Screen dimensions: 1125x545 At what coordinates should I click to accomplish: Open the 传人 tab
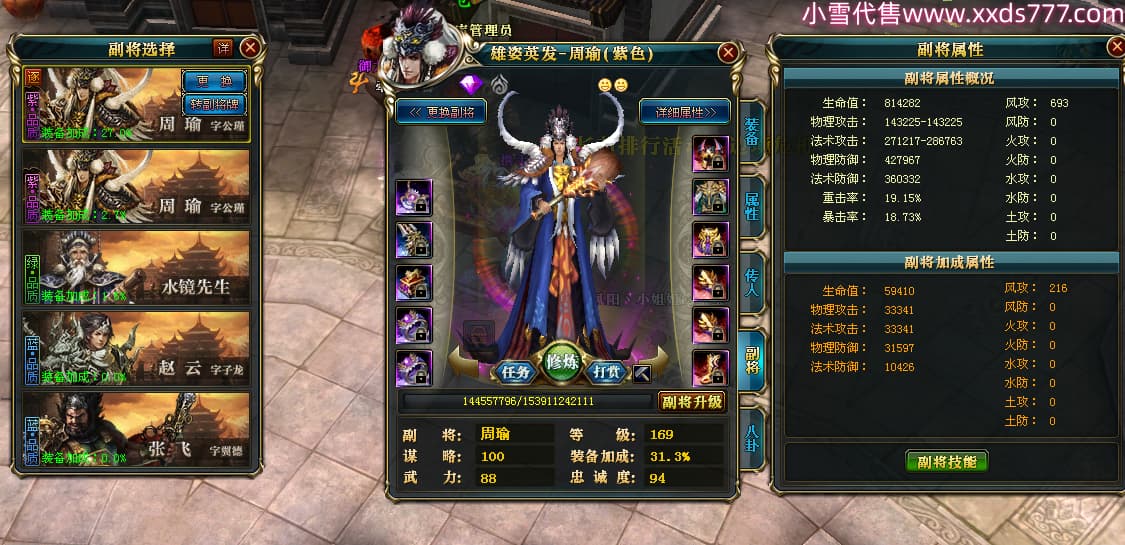pos(752,283)
